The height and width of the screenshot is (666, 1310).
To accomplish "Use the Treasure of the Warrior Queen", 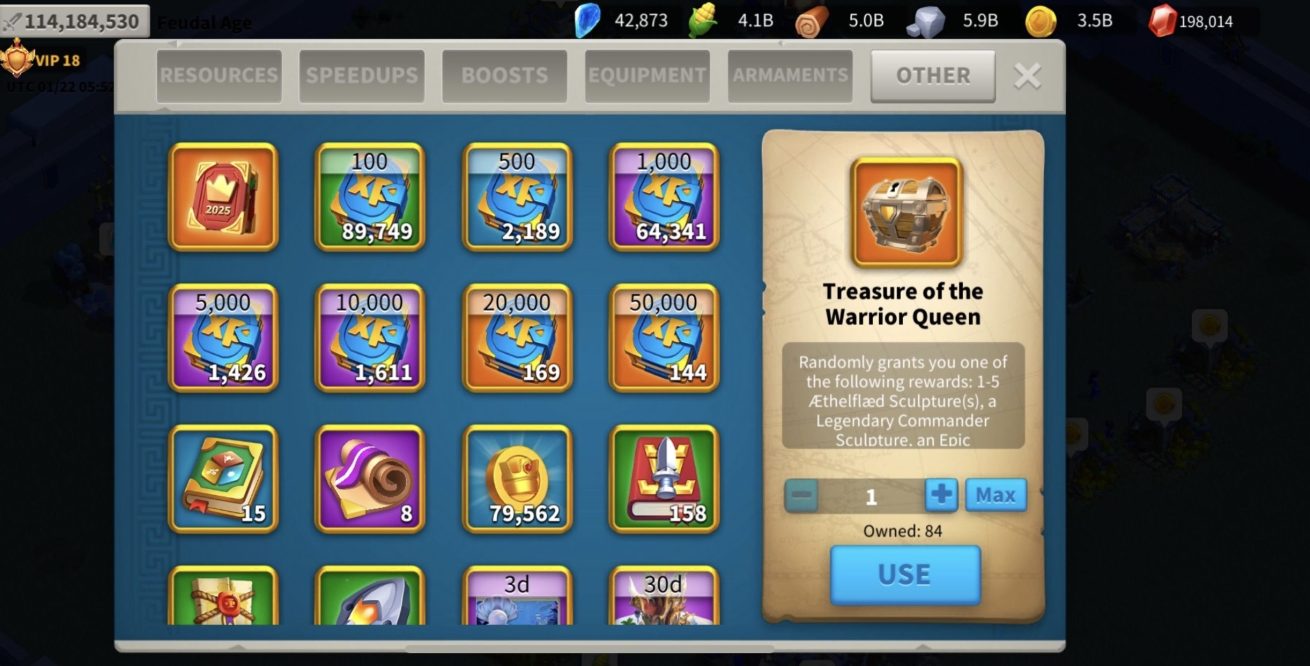I will pyautogui.click(x=904, y=574).
